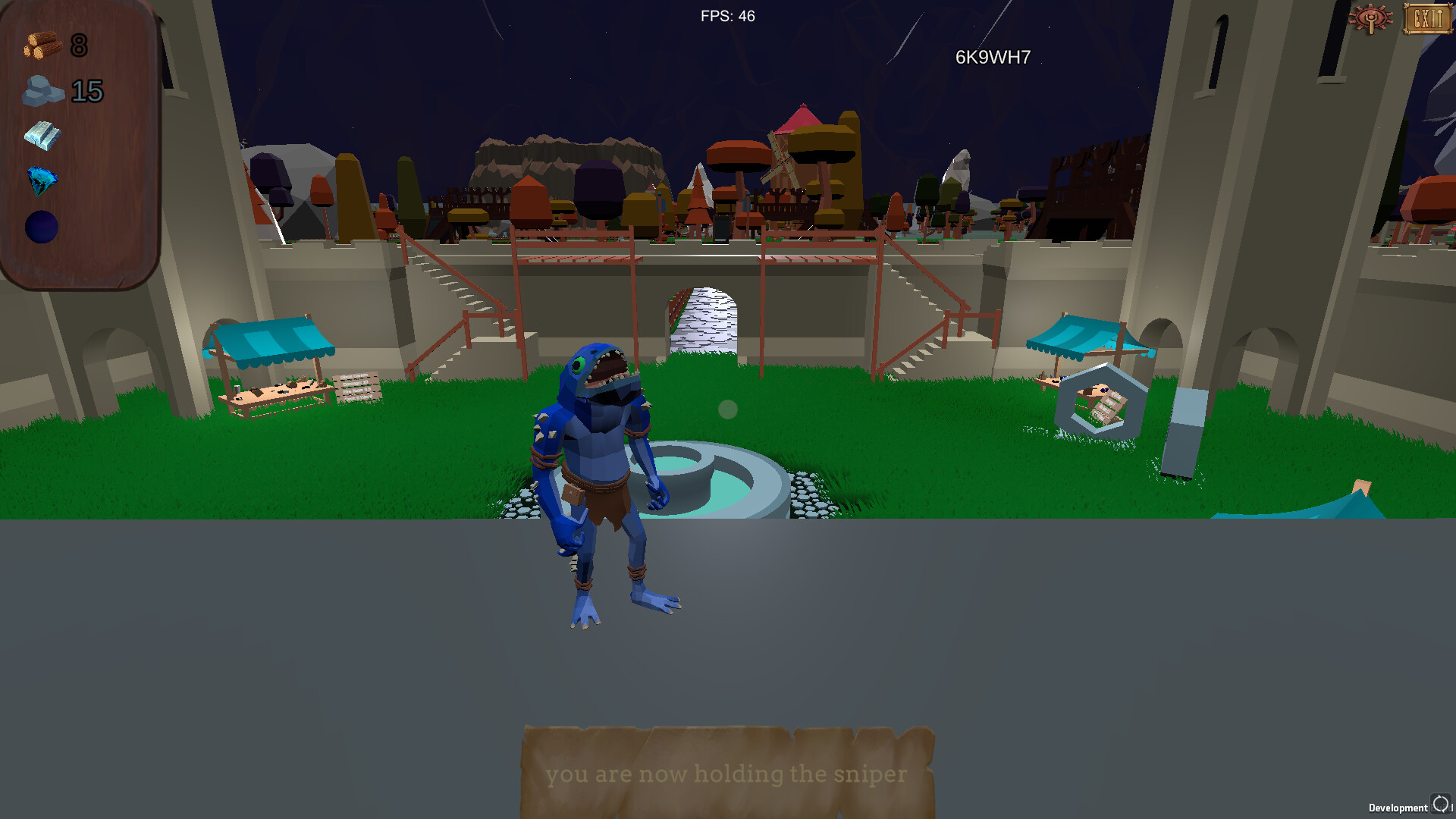The height and width of the screenshot is (819, 1456).
Task: Select the stone resource icon showing 15
Action: 44,91
